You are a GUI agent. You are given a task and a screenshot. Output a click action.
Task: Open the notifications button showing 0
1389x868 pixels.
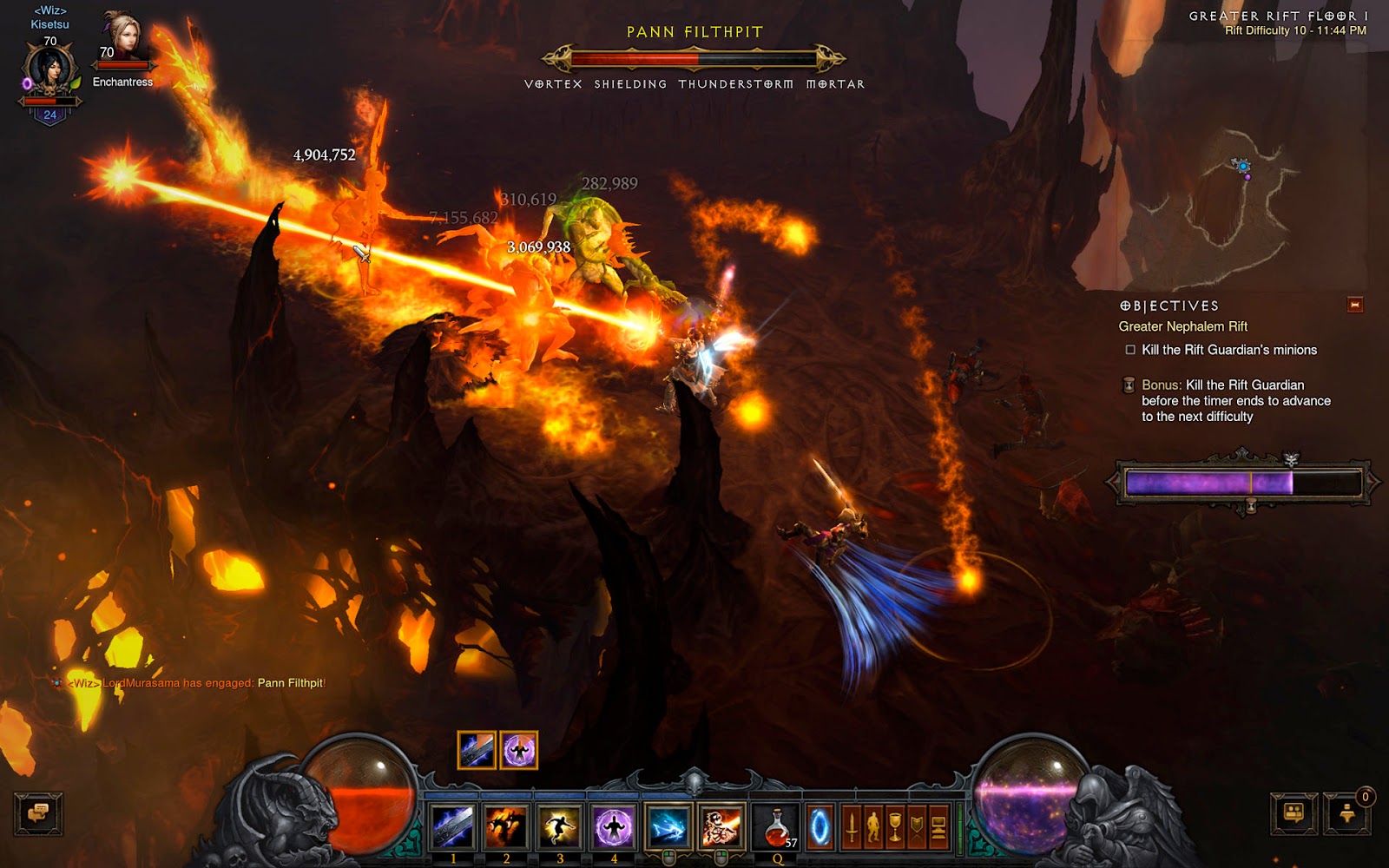pos(1347,813)
